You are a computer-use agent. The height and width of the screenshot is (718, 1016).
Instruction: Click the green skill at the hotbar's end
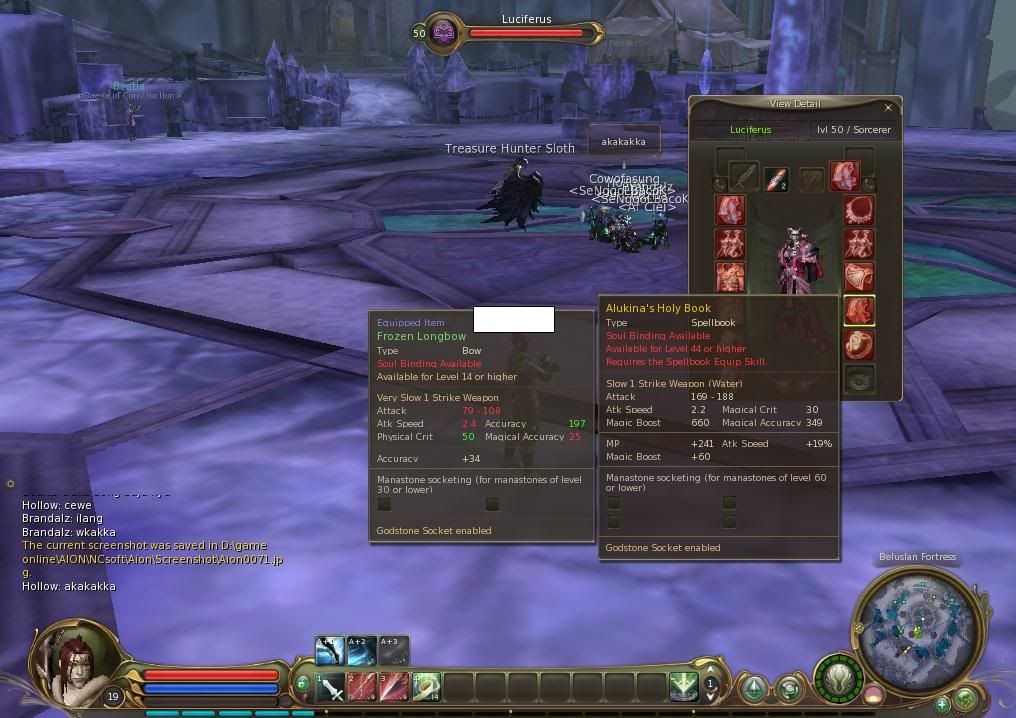click(684, 687)
